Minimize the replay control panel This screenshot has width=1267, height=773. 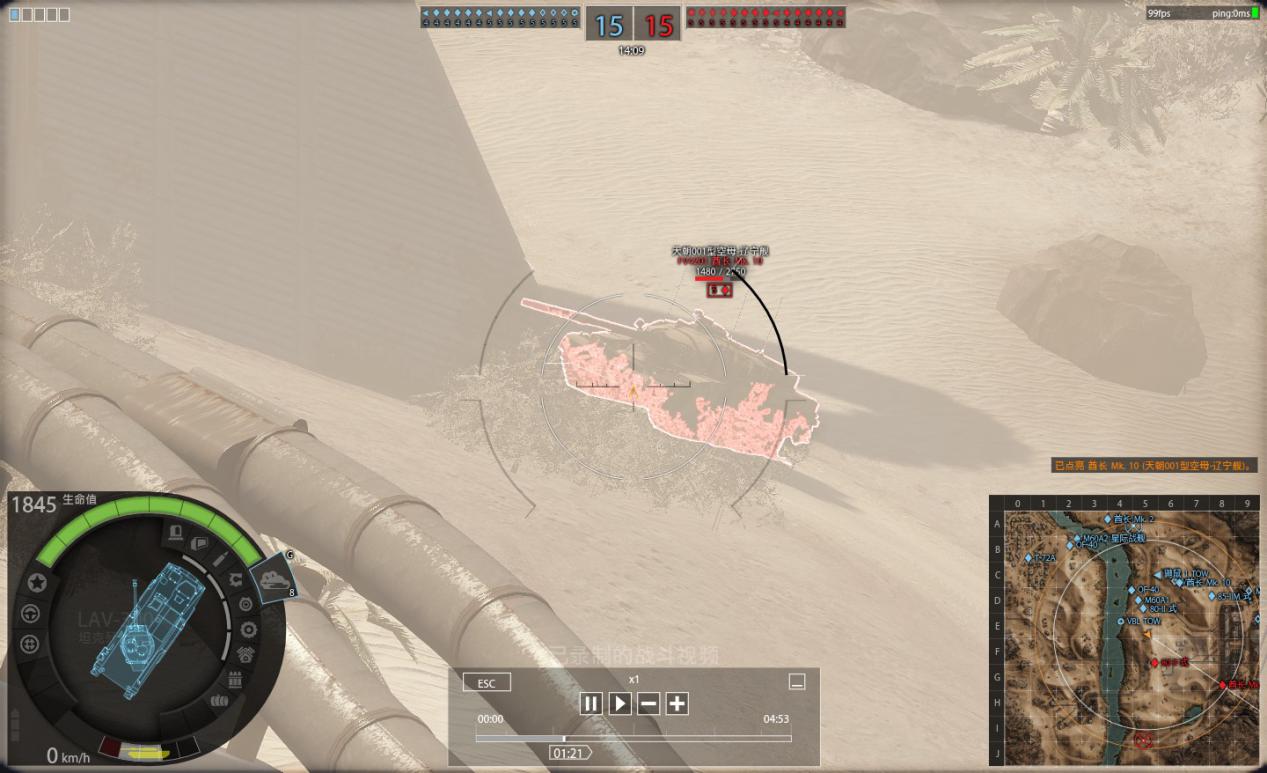(x=797, y=682)
